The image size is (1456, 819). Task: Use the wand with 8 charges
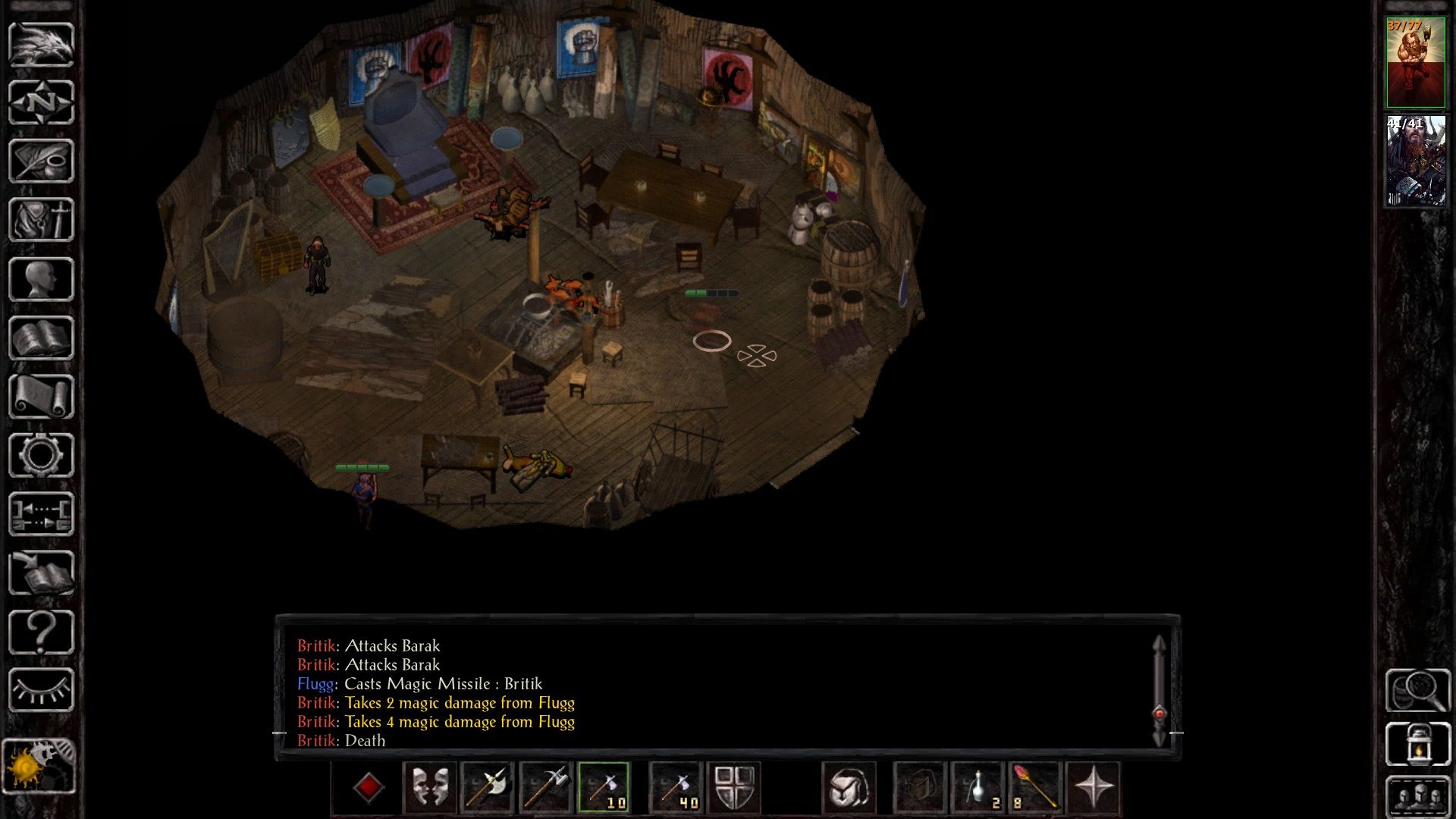pyautogui.click(x=1034, y=788)
